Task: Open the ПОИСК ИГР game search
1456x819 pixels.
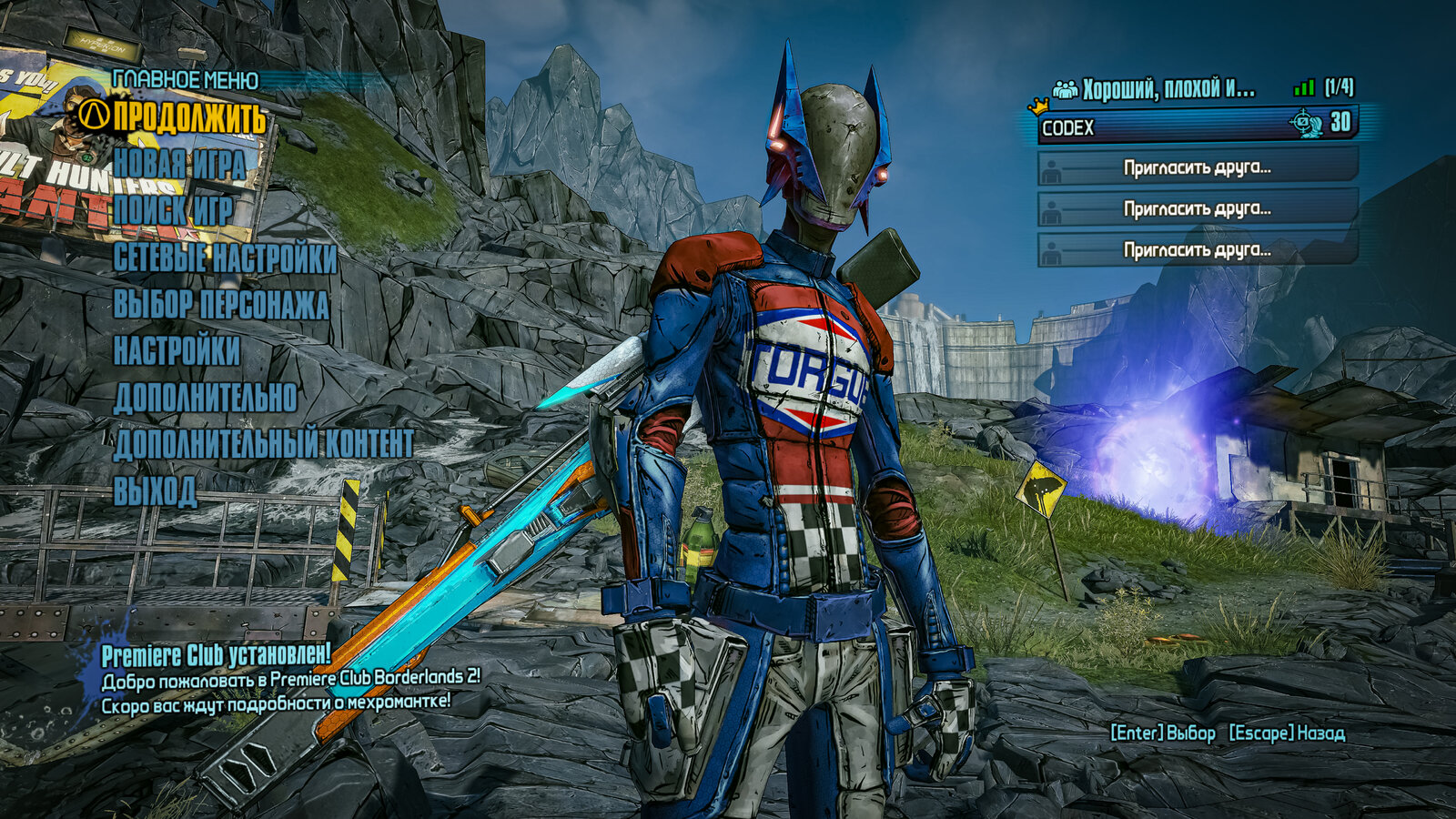Action: (x=173, y=211)
